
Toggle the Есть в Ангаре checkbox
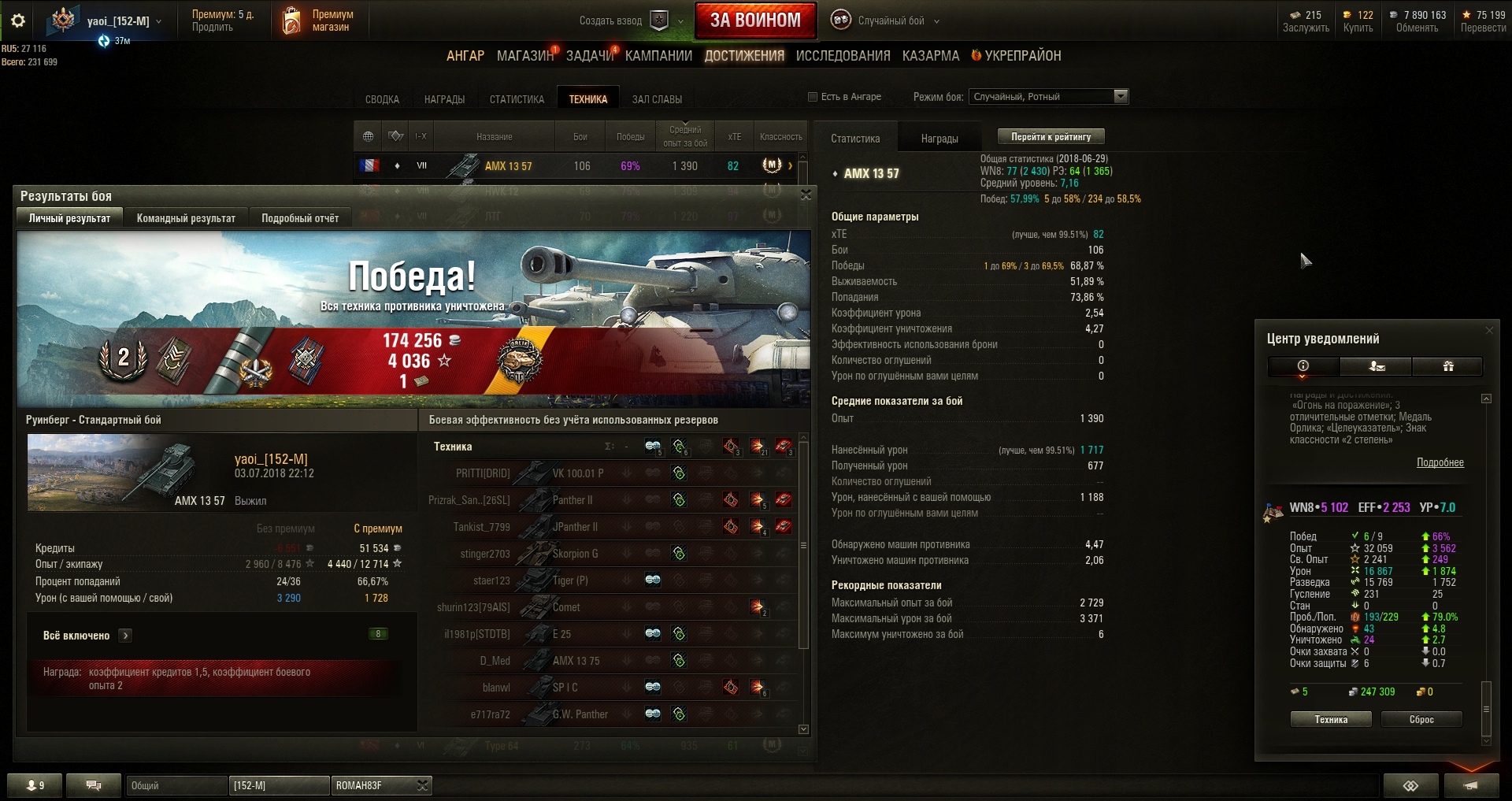813,97
